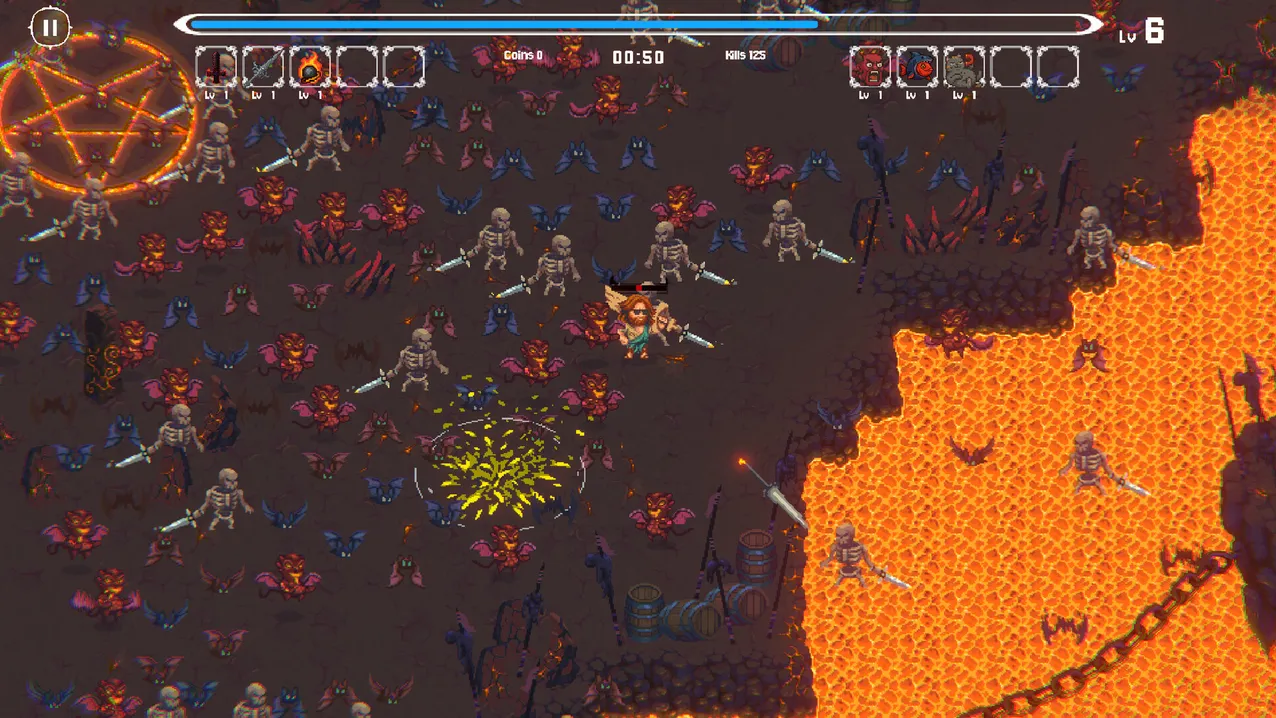Pick the gray cat passive slot
The width and height of the screenshot is (1276, 718).
point(964,67)
